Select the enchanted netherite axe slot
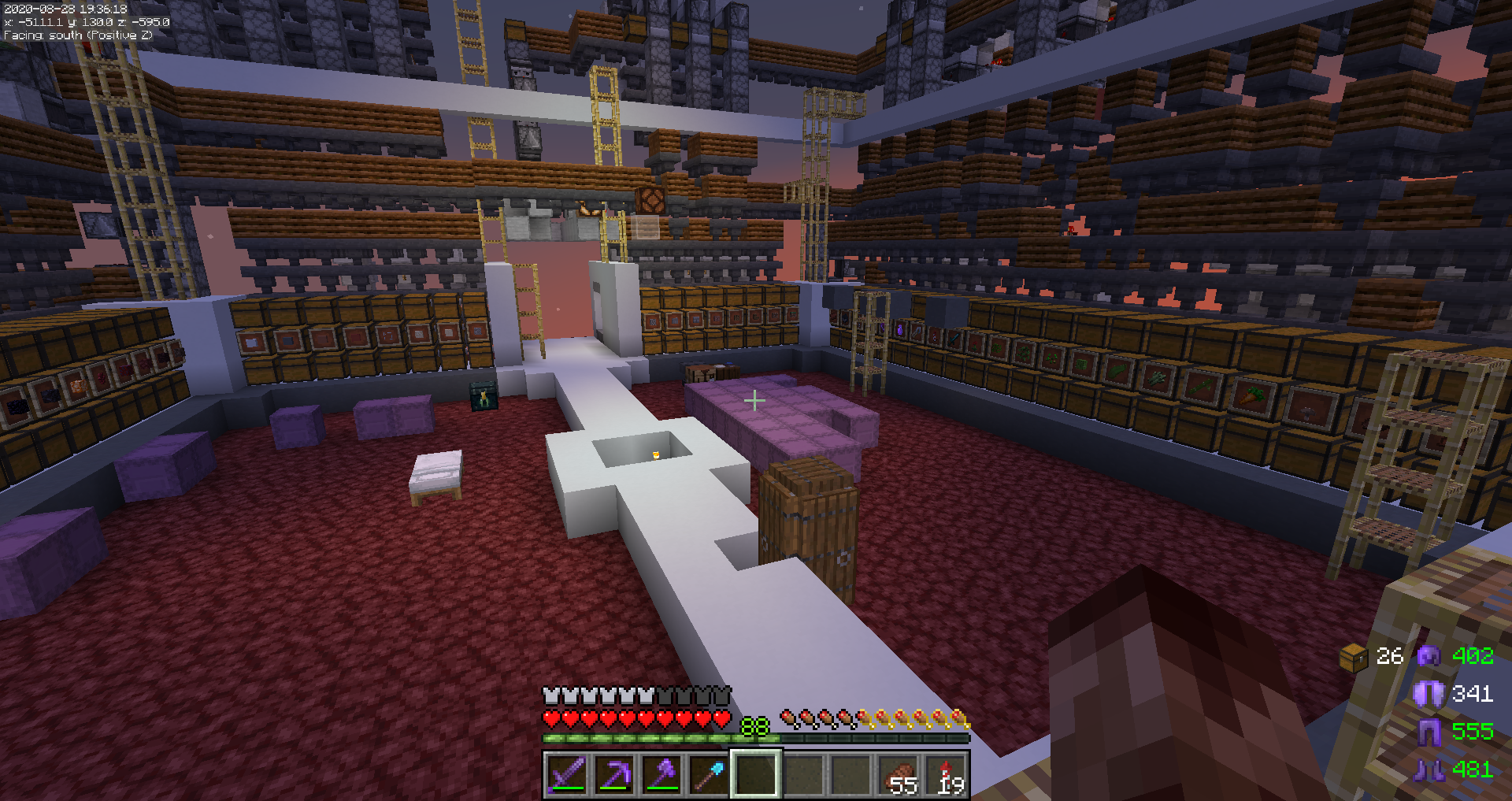Image resolution: width=1512 pixels, height=801 pixels. coord(661,774)
